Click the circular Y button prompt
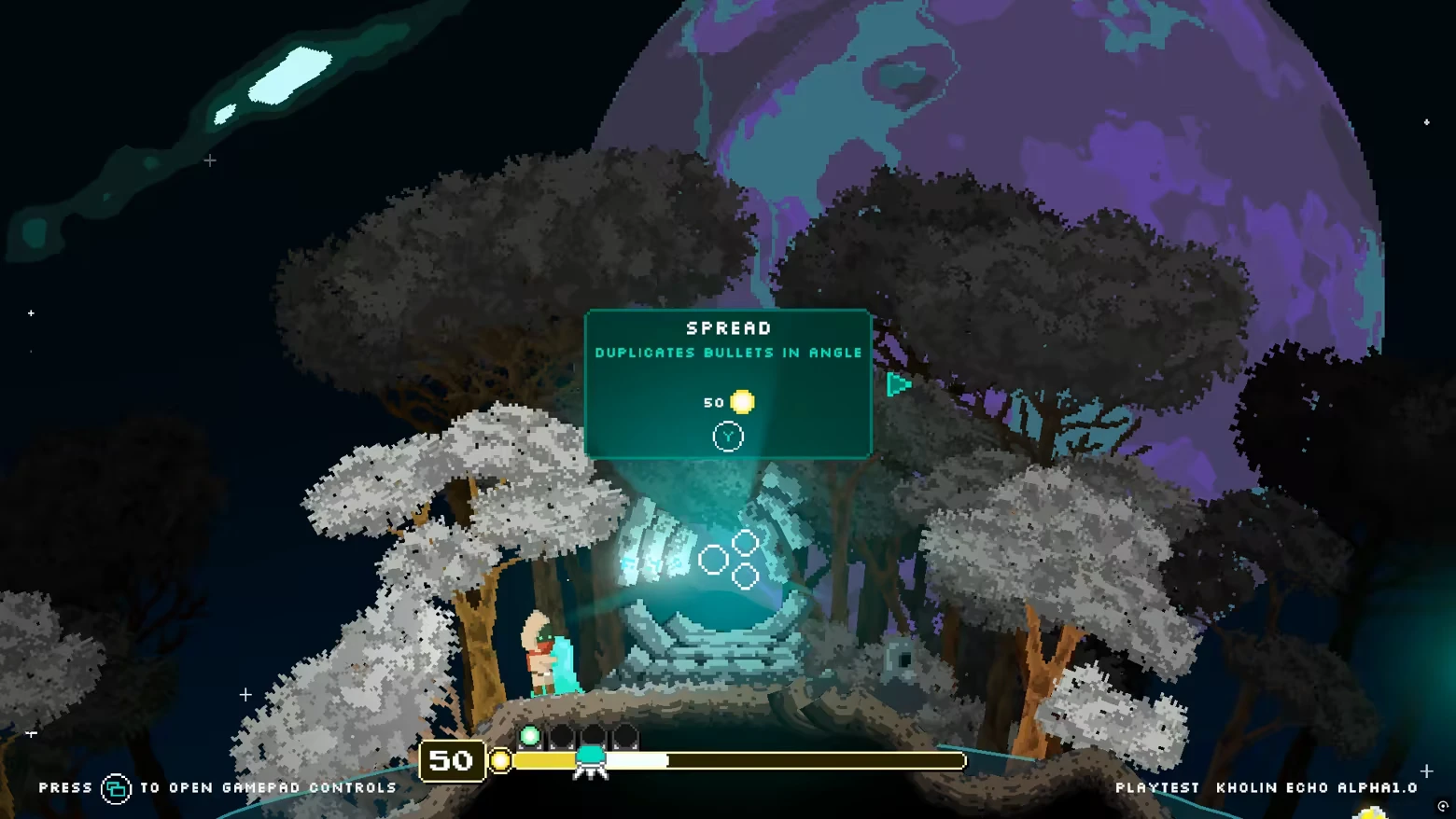The image size is (1456, 819). [x=728, y=436]
